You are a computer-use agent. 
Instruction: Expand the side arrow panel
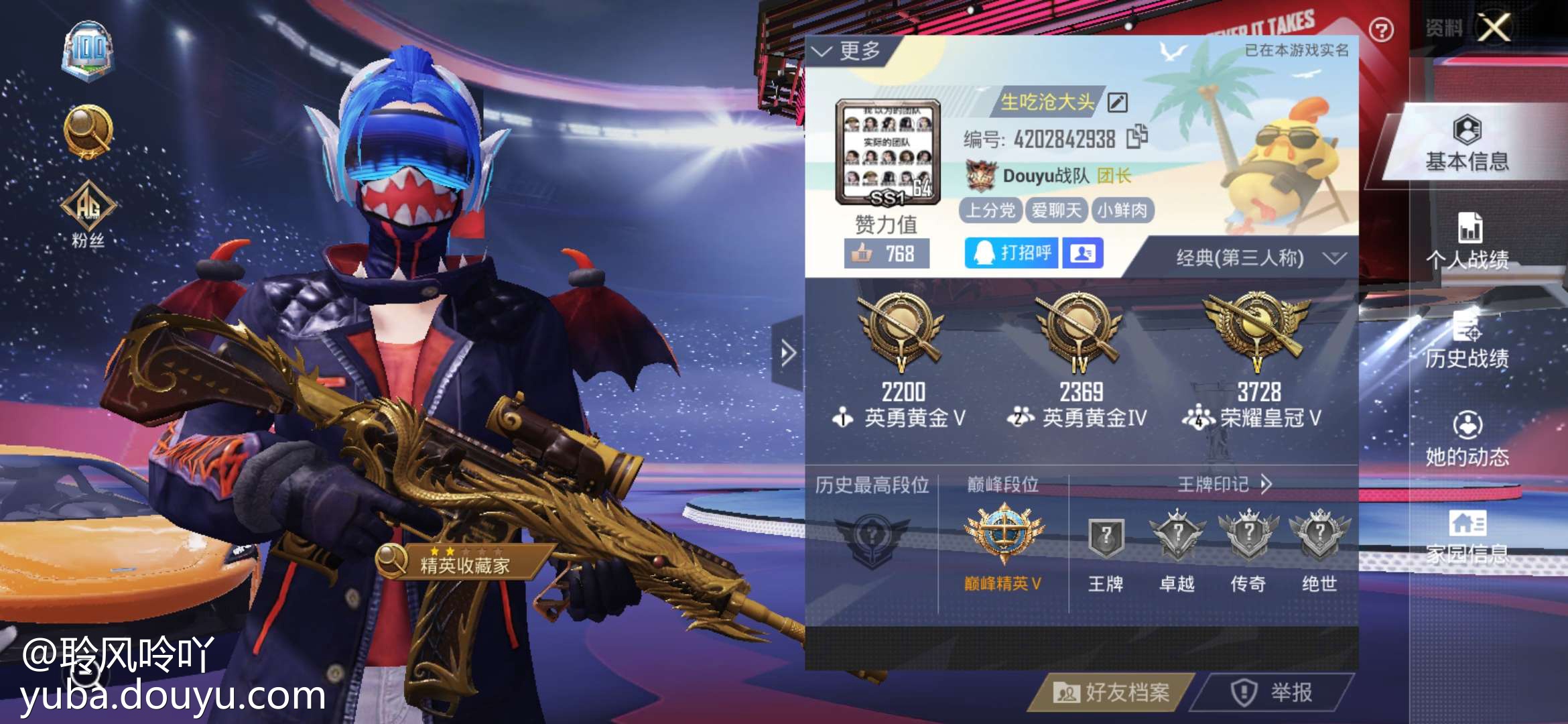pos(788,353)
